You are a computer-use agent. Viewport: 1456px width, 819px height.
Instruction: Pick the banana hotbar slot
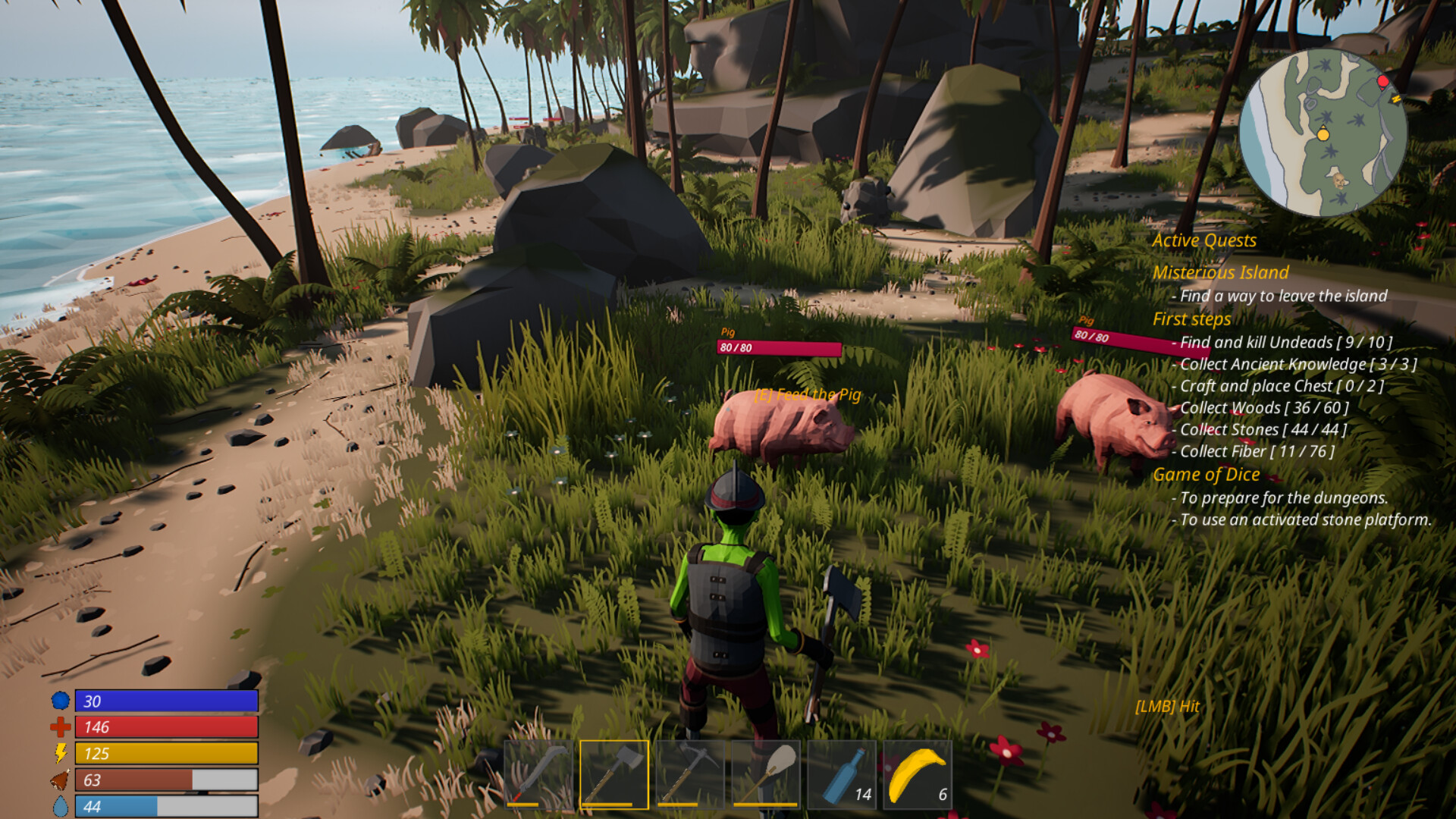[x=918, y=774]
